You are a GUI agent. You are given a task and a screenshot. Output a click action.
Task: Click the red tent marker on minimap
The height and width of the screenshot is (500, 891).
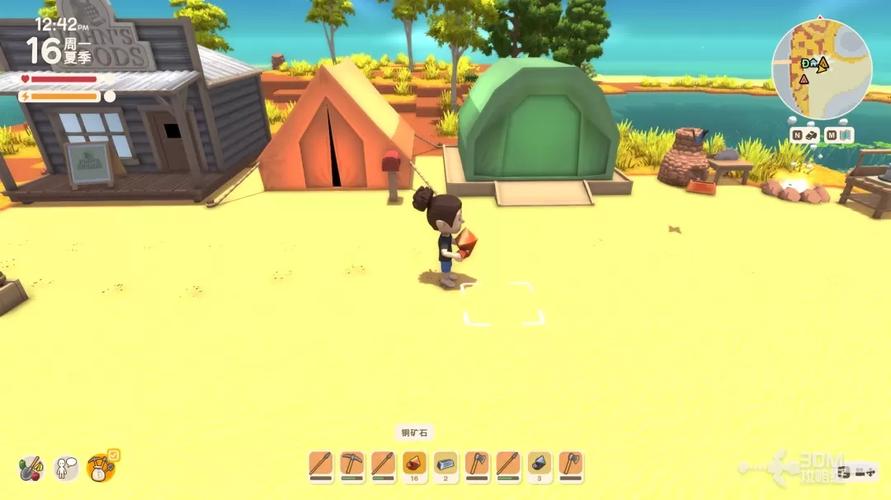click(803, 79)
